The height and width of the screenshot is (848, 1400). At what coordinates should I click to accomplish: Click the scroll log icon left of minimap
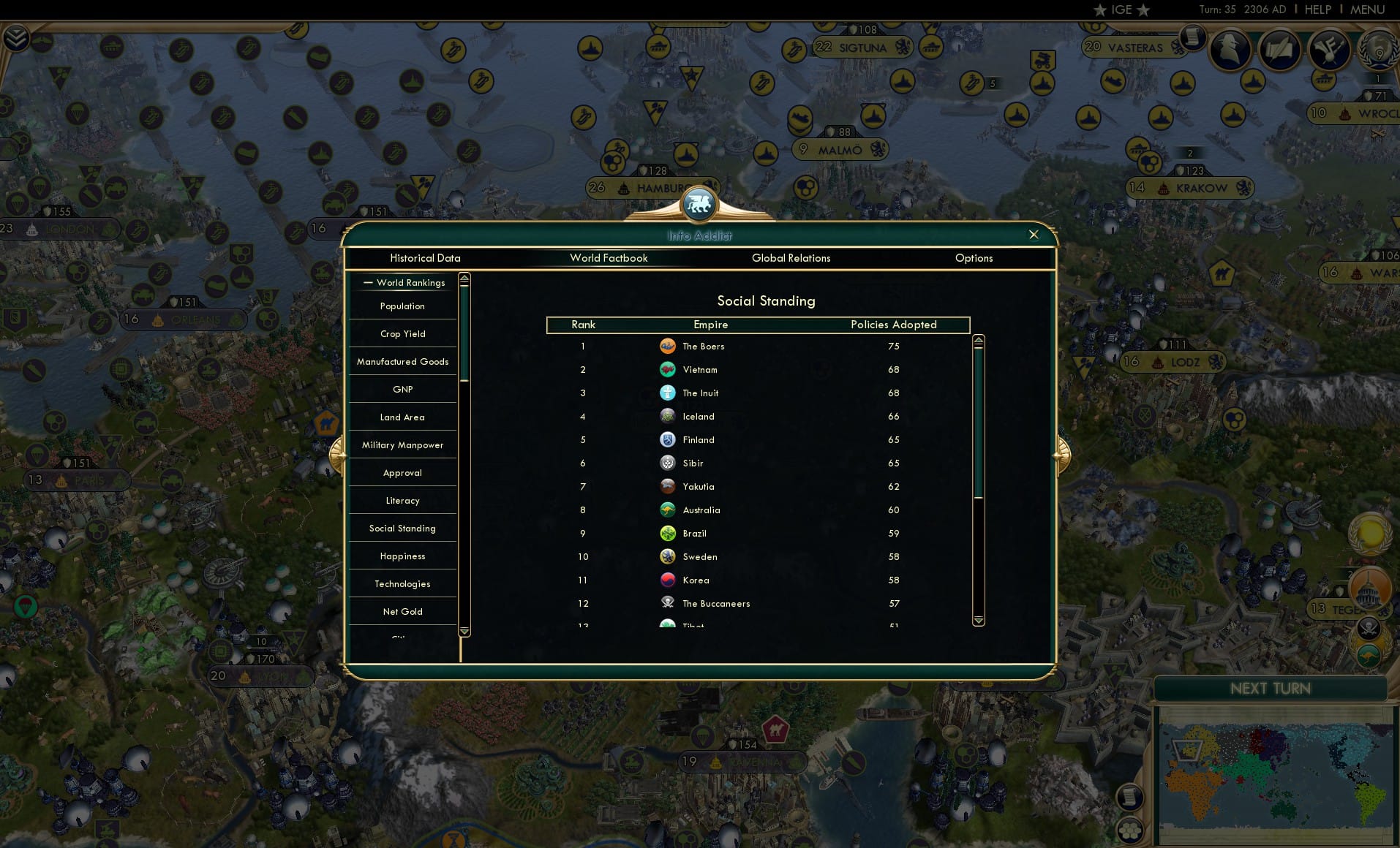[1129, 797]
